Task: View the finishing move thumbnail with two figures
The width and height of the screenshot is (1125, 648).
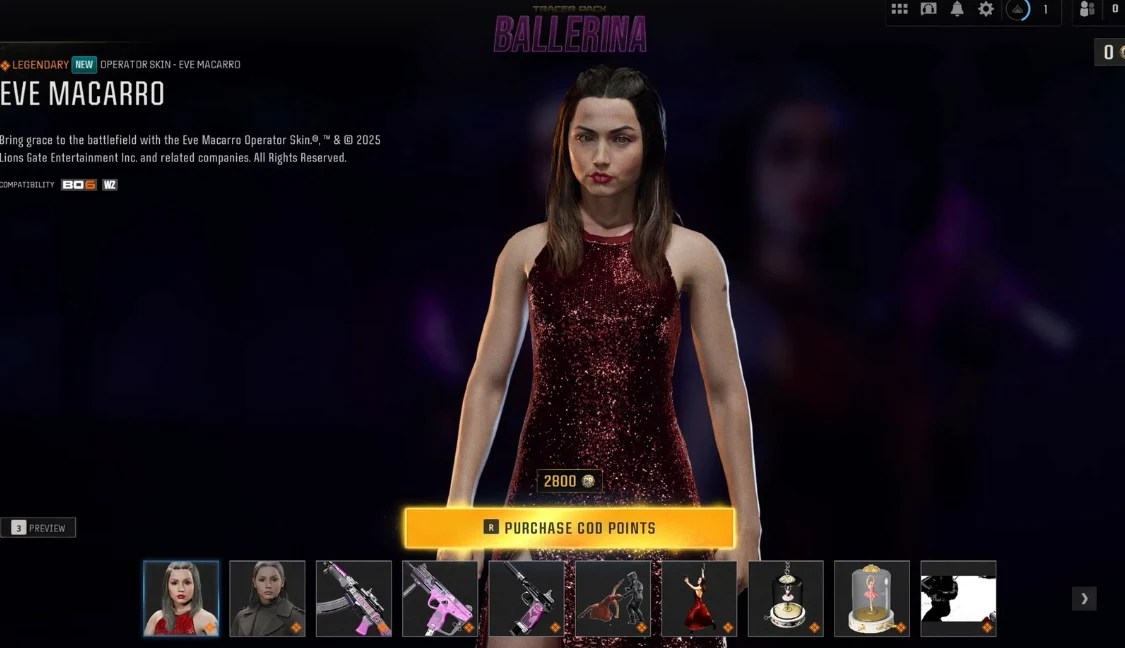Action: [613, 598]
